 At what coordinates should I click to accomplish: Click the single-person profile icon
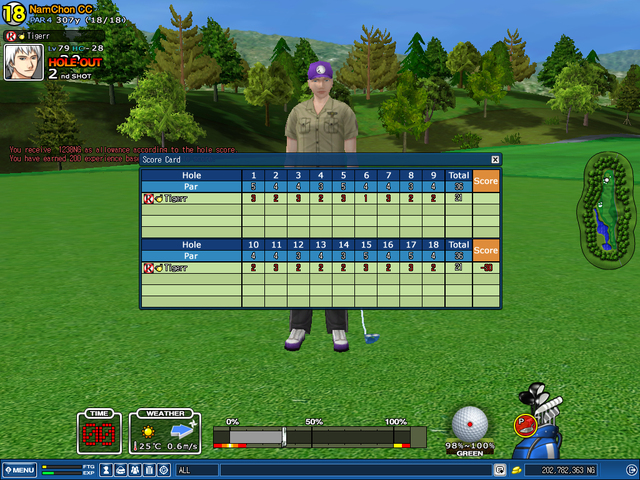[x=106, y=470]
